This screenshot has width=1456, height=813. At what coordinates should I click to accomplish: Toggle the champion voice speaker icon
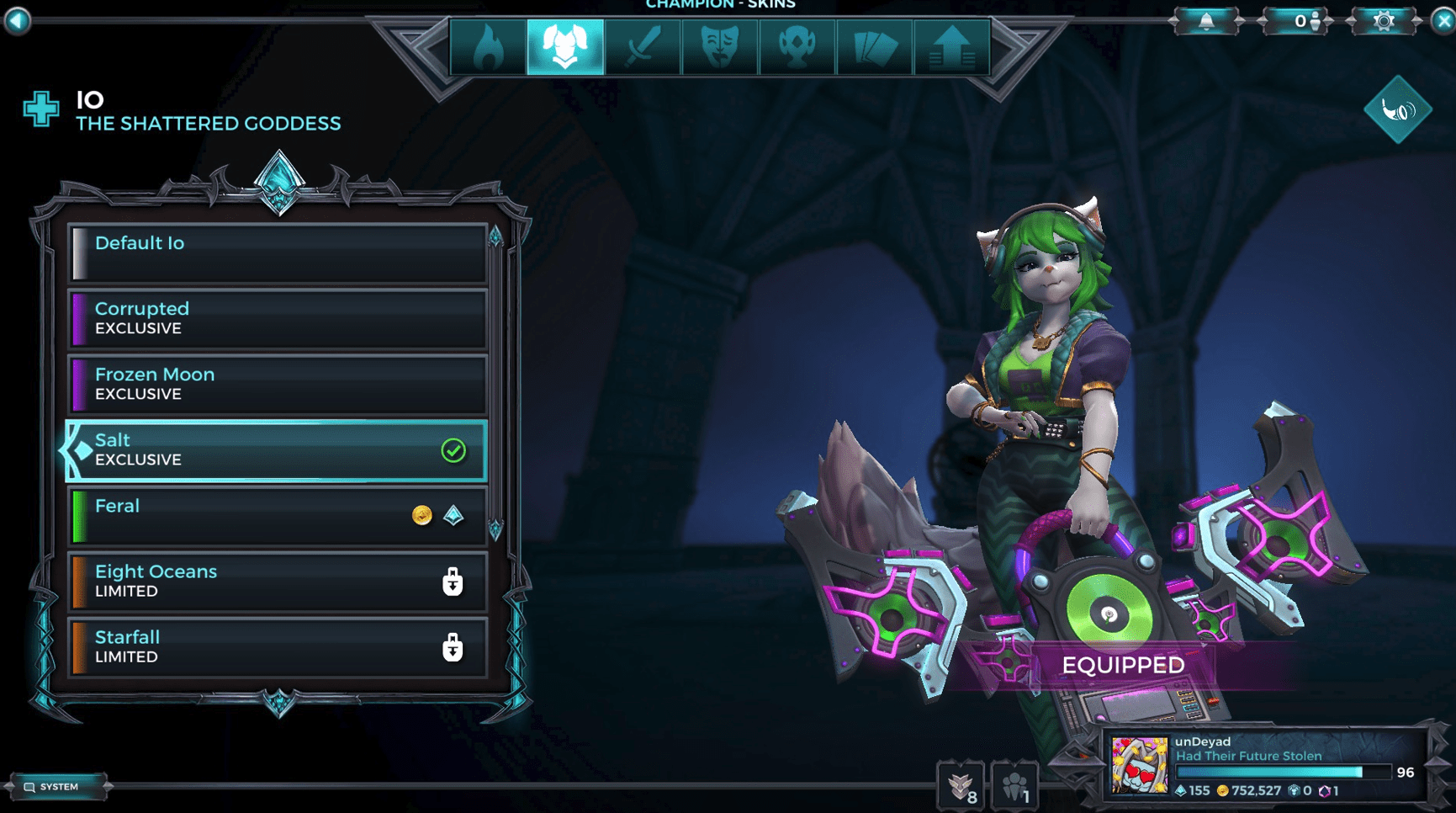1398,108
